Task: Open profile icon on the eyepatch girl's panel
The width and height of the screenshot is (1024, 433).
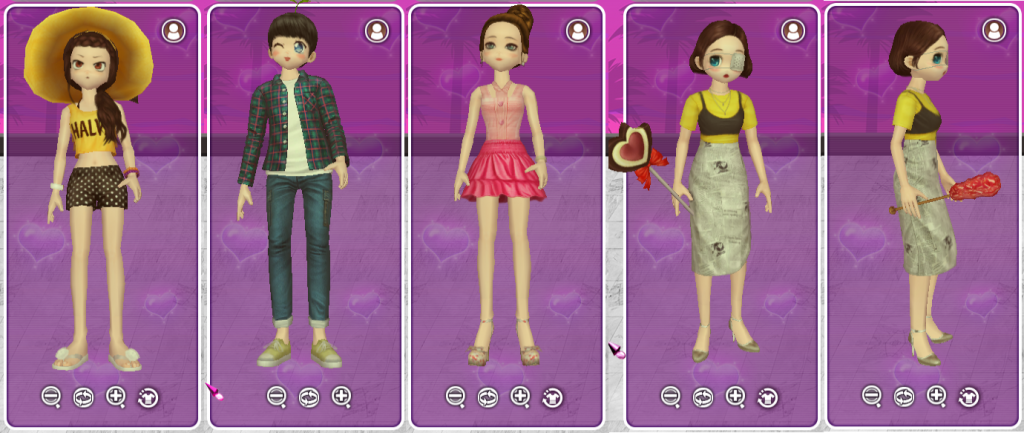Action: coord(793,31)
